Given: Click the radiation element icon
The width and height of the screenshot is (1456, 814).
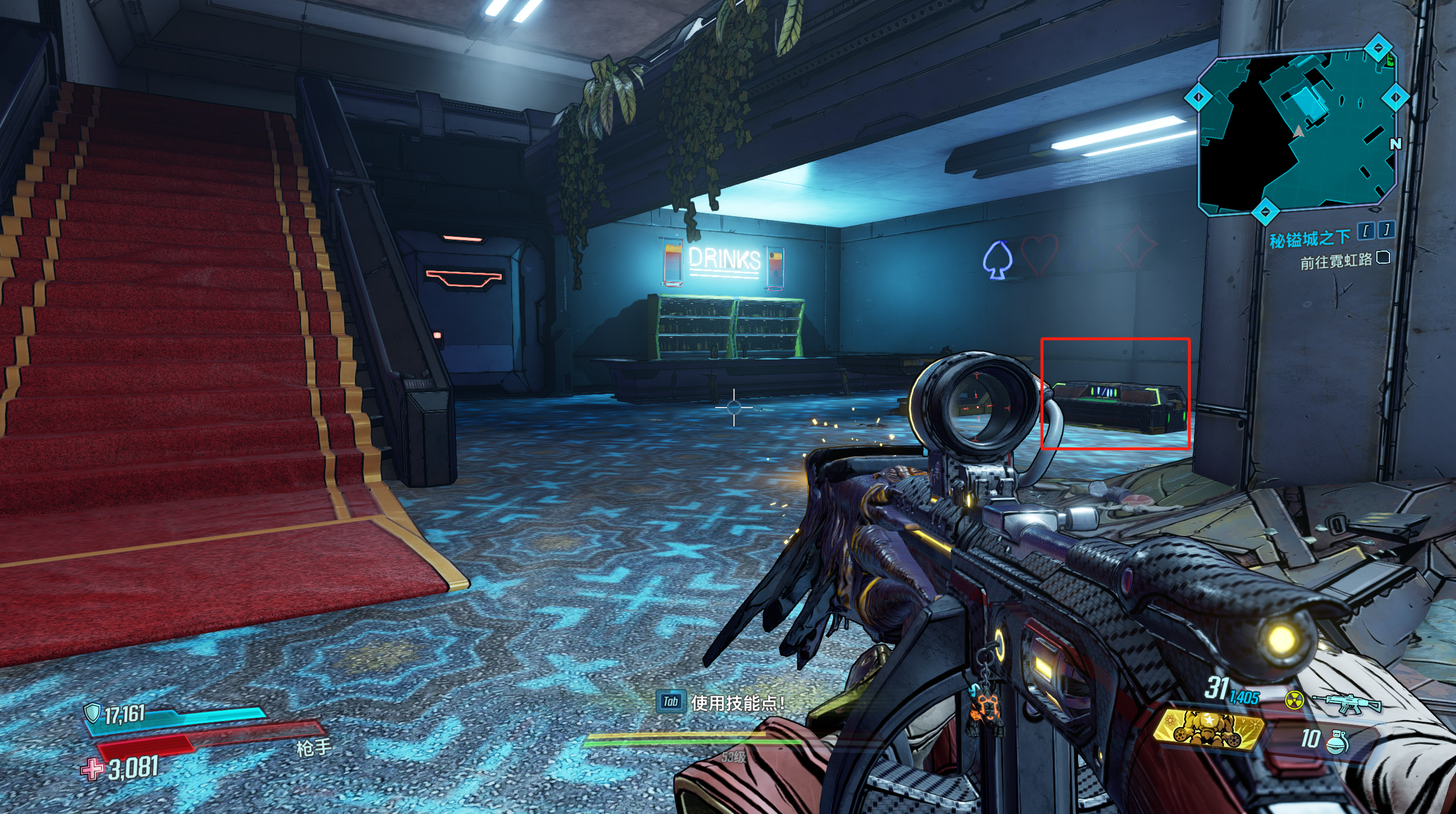Looking at the screenshot, I should [1294, 700].
